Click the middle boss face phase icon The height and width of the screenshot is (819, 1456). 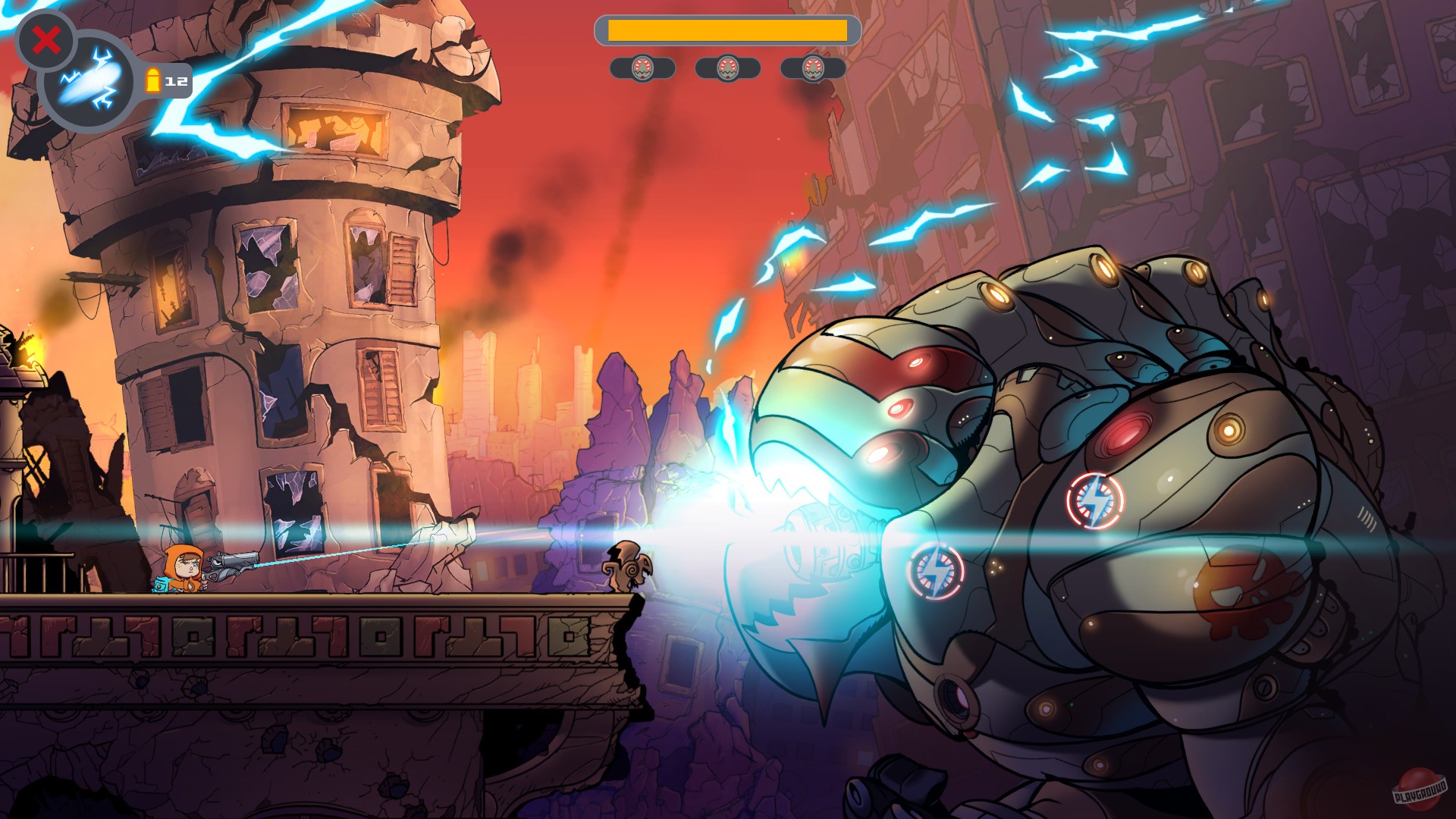(x=729, y=68)
